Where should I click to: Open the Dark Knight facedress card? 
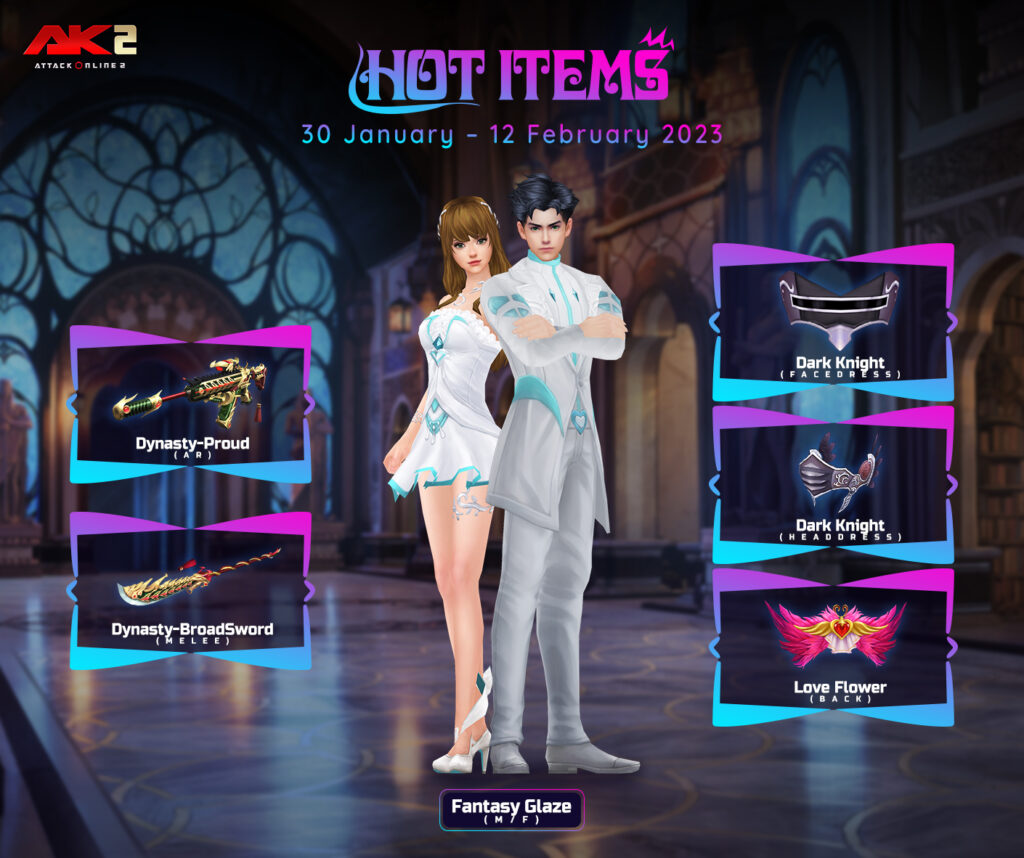(x=833, y=322)
